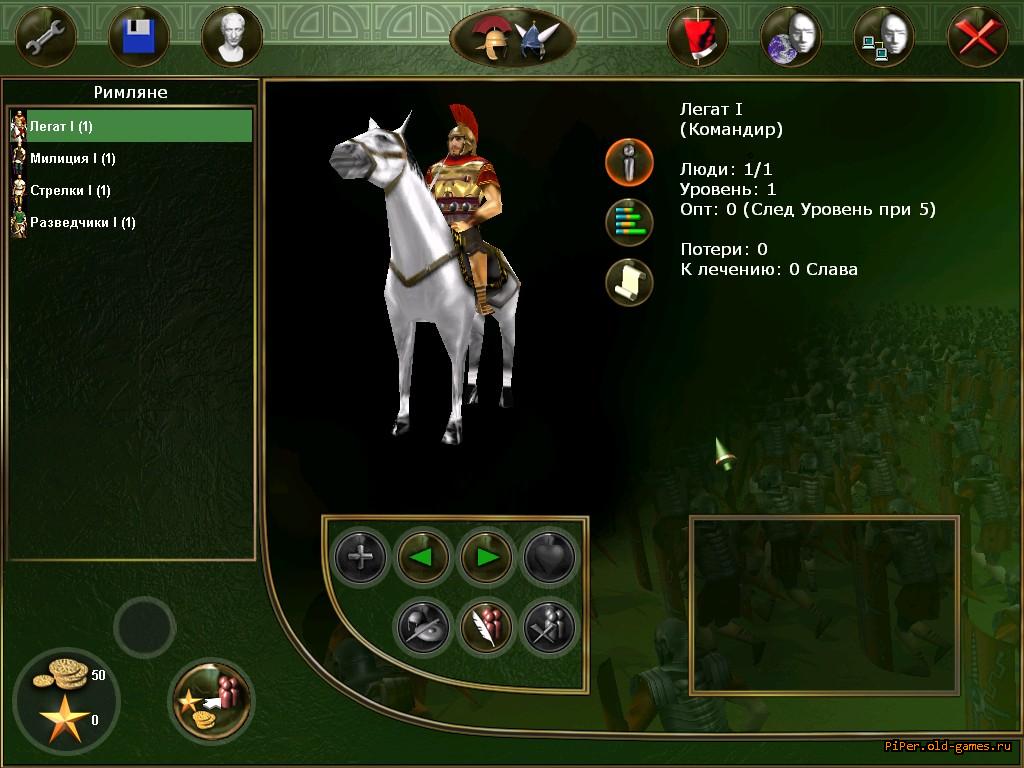Click the marble bust icon
Viewport: 1024px width, 768px height.
click(x=232, y=36)
